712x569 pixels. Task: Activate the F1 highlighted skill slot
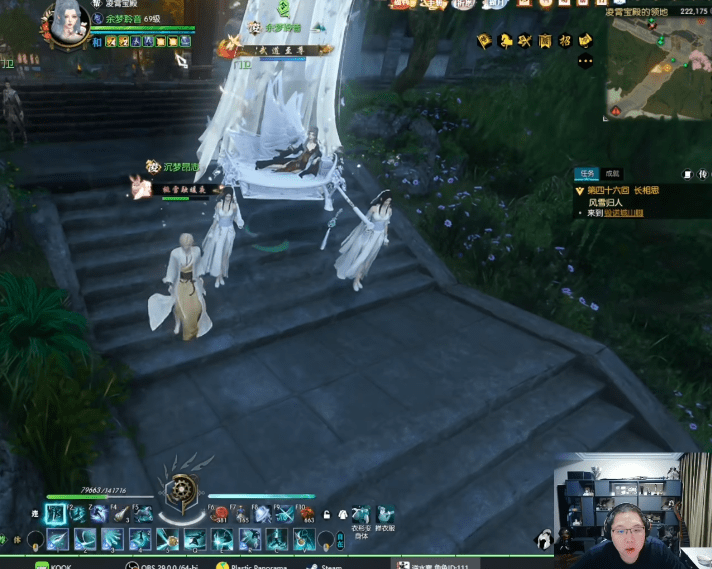pyautogui.click(x=56, y=514)
